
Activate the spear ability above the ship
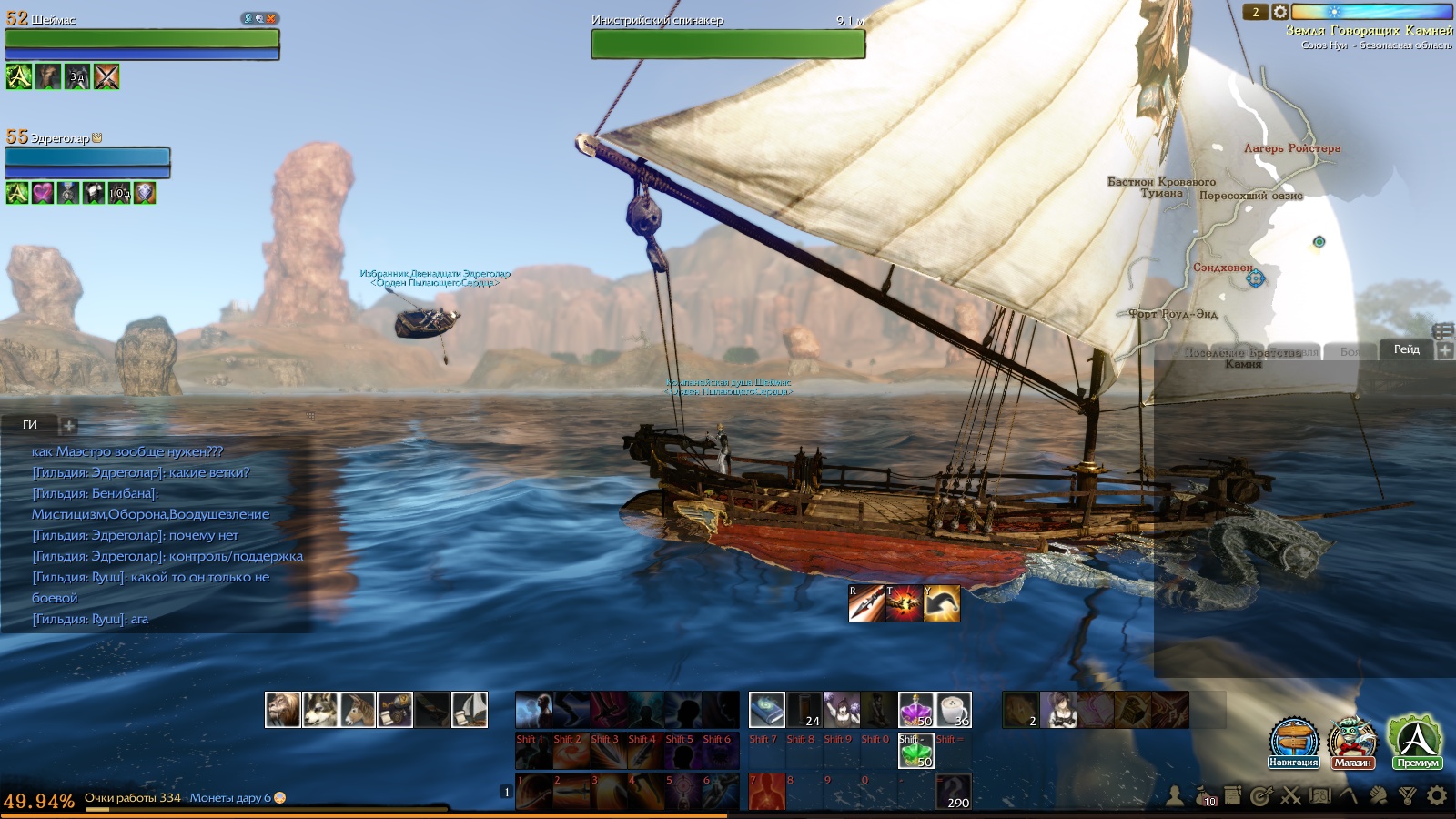866,603
